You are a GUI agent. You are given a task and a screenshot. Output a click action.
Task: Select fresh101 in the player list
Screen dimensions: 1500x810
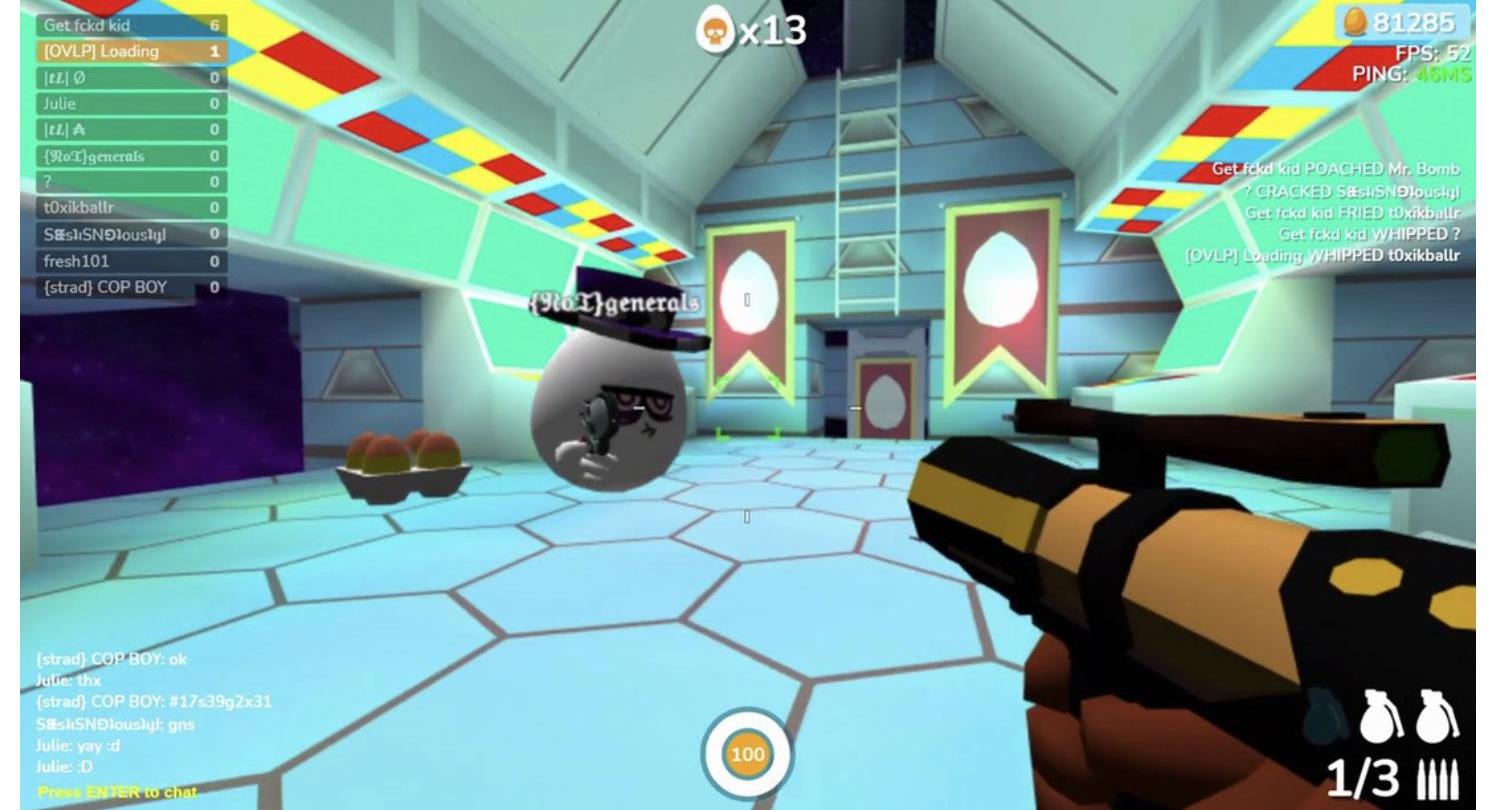tap(130, 261)
